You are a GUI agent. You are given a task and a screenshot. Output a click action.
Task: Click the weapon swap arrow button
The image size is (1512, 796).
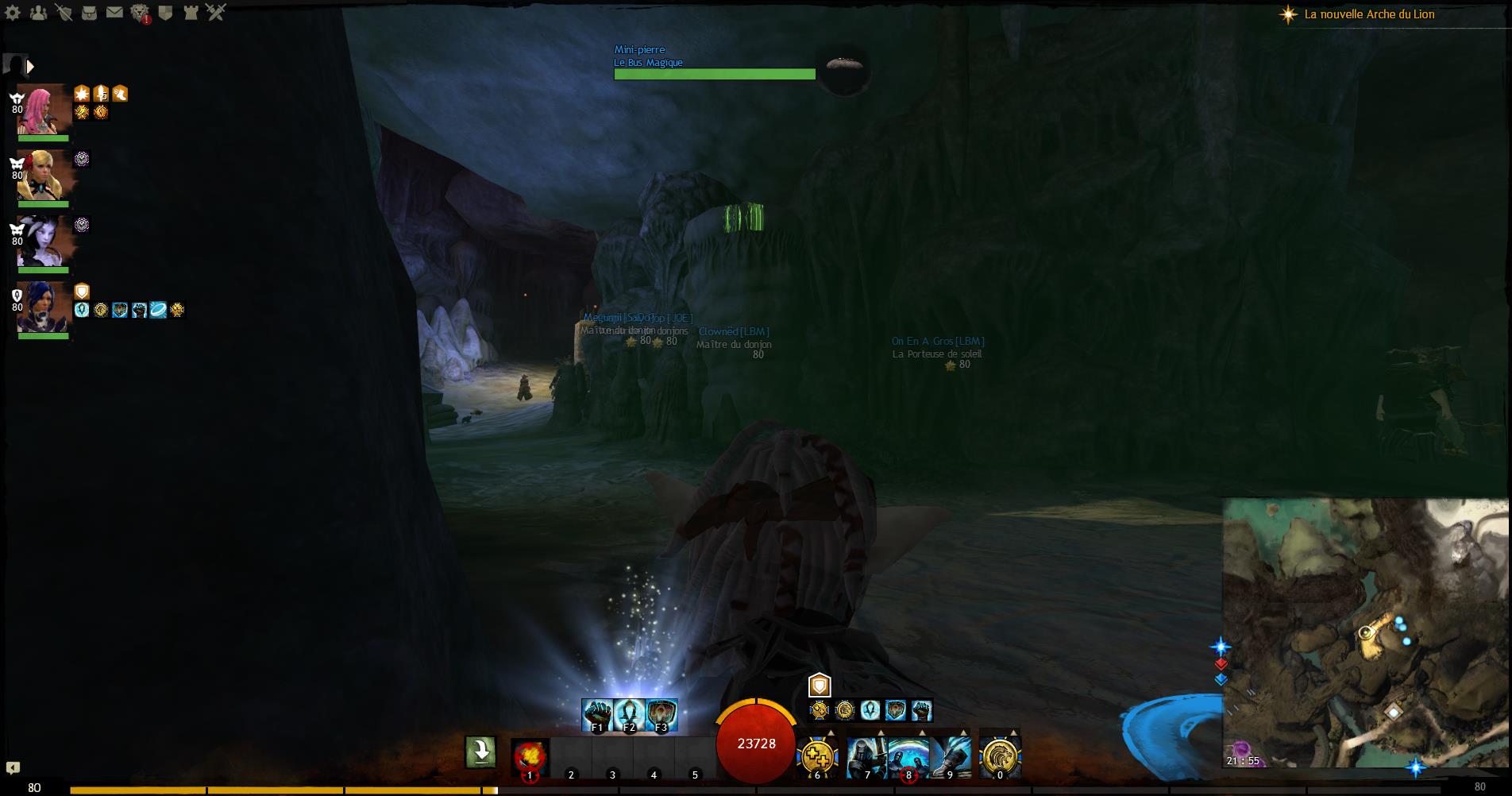click(480, 752)
